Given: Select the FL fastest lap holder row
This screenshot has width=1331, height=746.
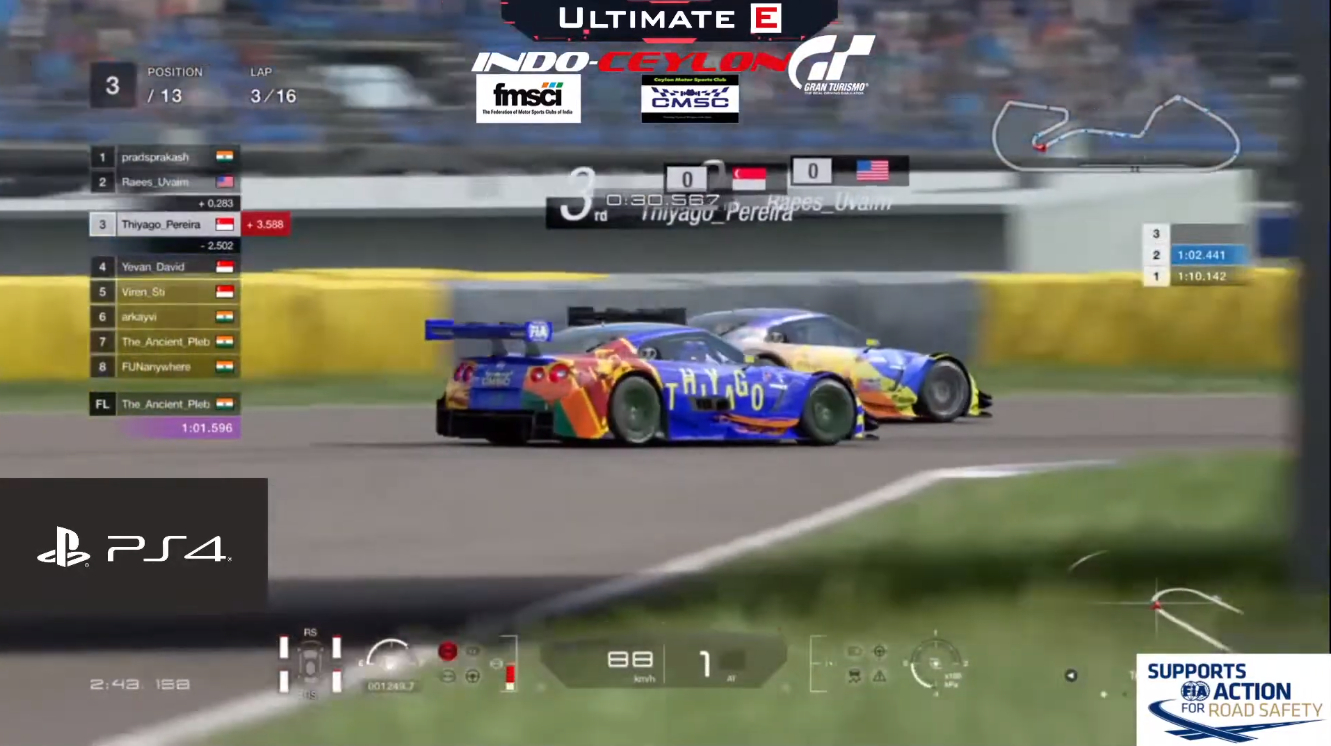Looking at the screenshot, I should pyautogui.click(x=164, y=404).
